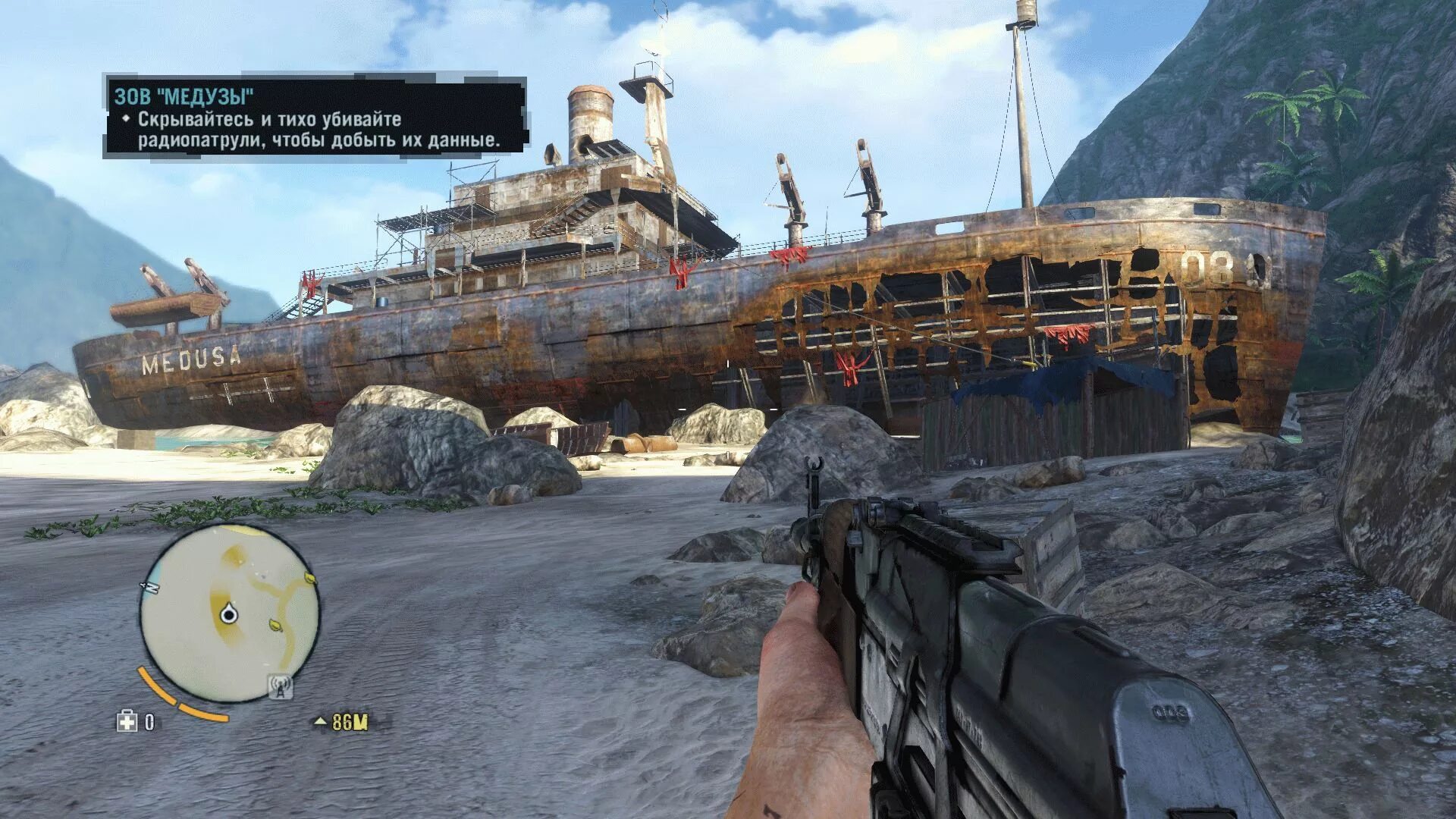The image size is (1456, 819).
Task: Open the circular minimap
Action: tap(230, 613)
